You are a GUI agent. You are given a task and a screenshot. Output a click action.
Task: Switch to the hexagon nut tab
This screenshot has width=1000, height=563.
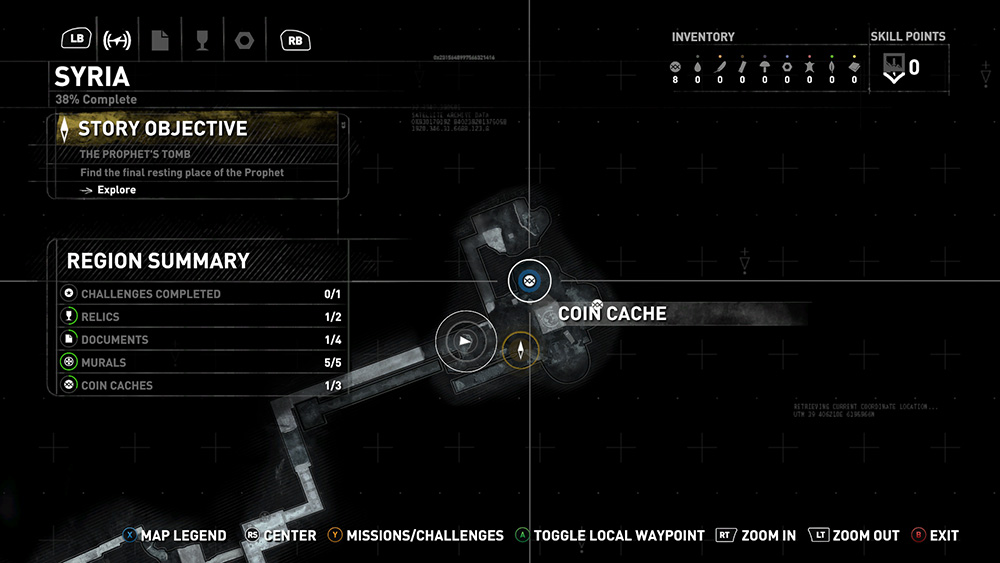(243, 40)
